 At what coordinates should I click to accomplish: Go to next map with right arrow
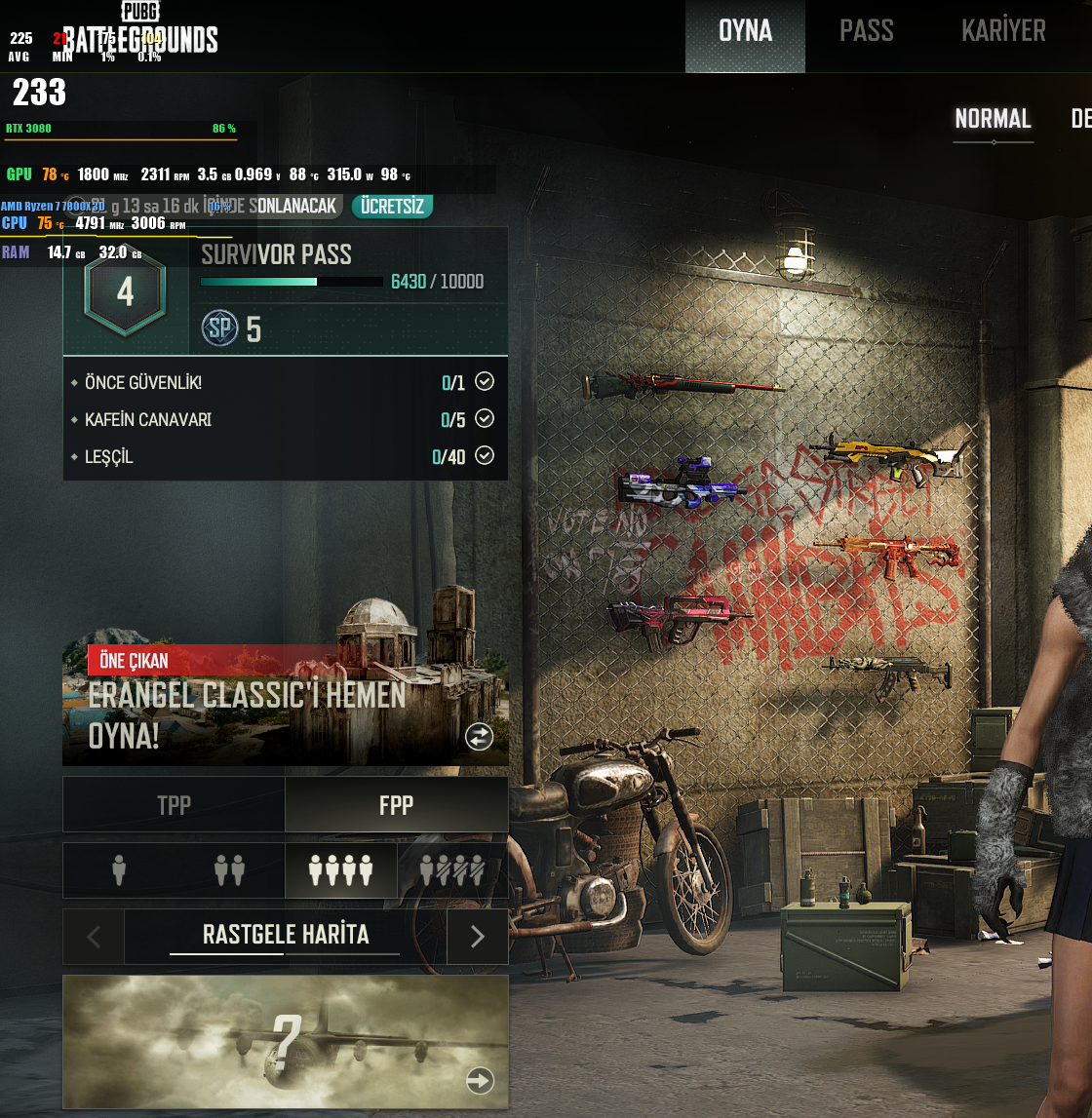pyautogui.click(x=478, y=937)
